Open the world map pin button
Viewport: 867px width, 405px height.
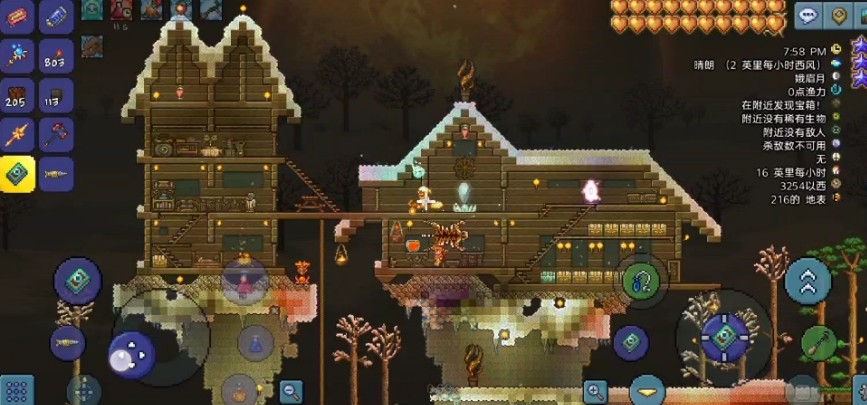click(x=838, y=15)
